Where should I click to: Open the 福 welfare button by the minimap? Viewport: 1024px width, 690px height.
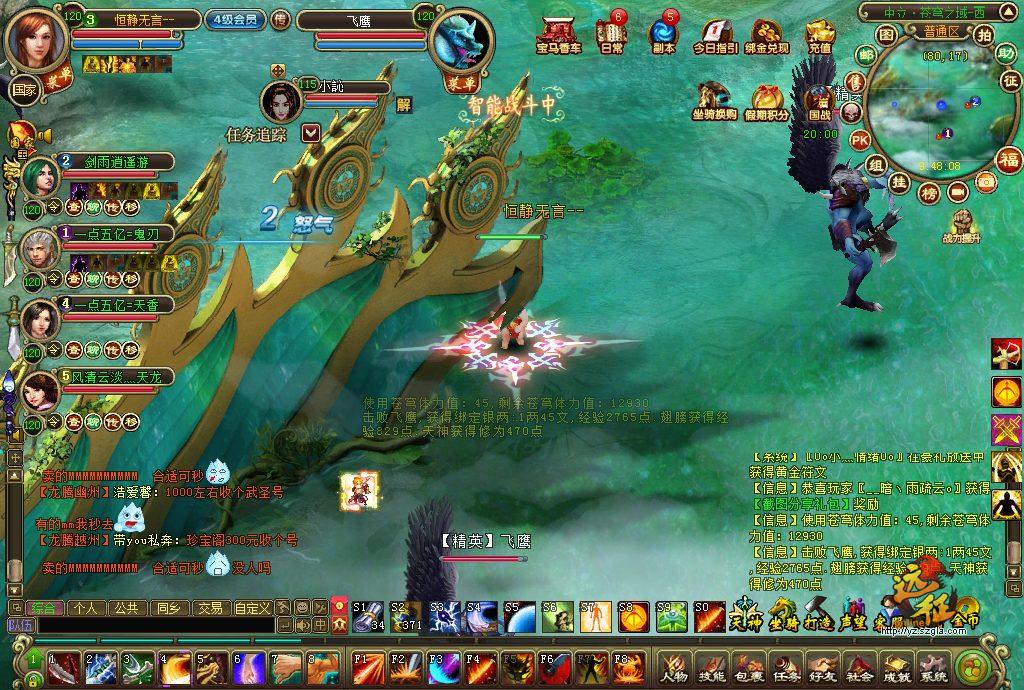[x=1008, y=160]
